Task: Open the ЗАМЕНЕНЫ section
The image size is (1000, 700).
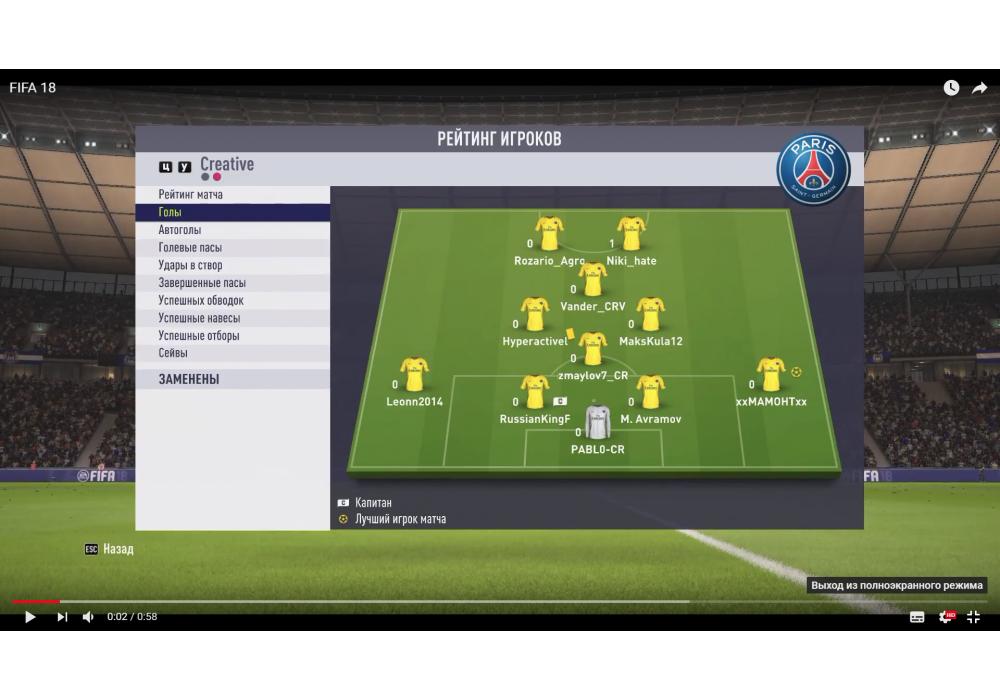Action: coord(189,380)
